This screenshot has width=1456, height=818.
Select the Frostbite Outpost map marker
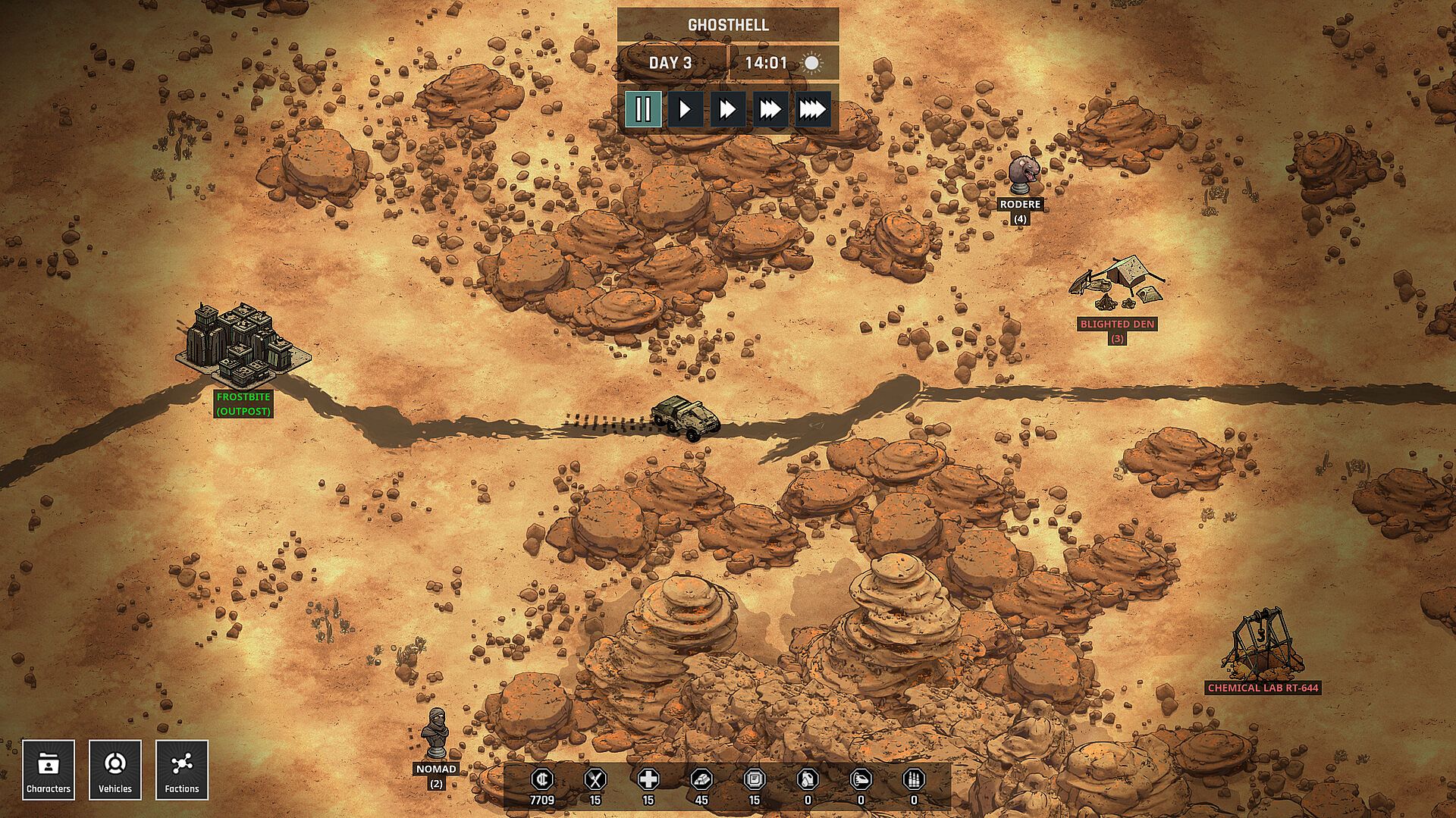coord(243,345)
